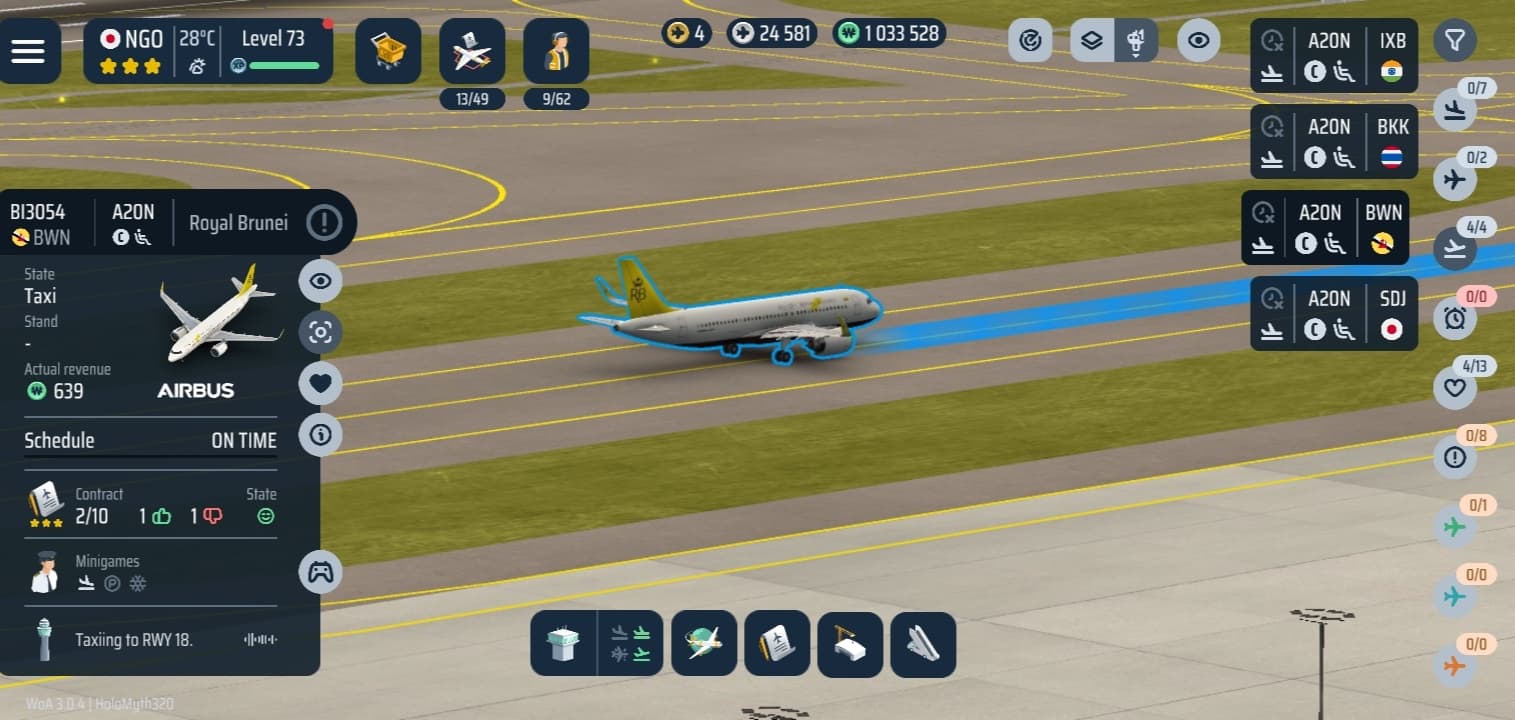This screenshot has height=720, width=1515.
Task: Open the aircraft fleet button showing 13/49
Action: (x=472, y=51)
